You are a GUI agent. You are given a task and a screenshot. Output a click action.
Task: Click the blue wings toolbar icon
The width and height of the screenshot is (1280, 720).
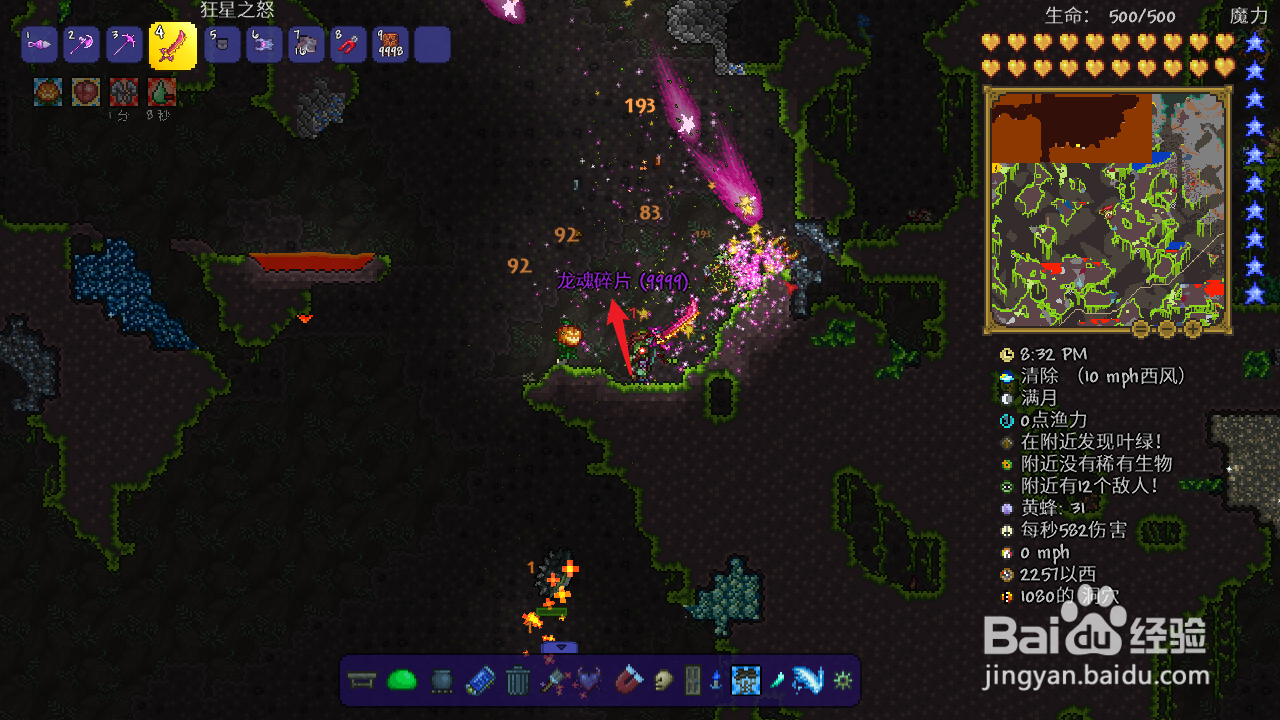(x=806, y=681)
